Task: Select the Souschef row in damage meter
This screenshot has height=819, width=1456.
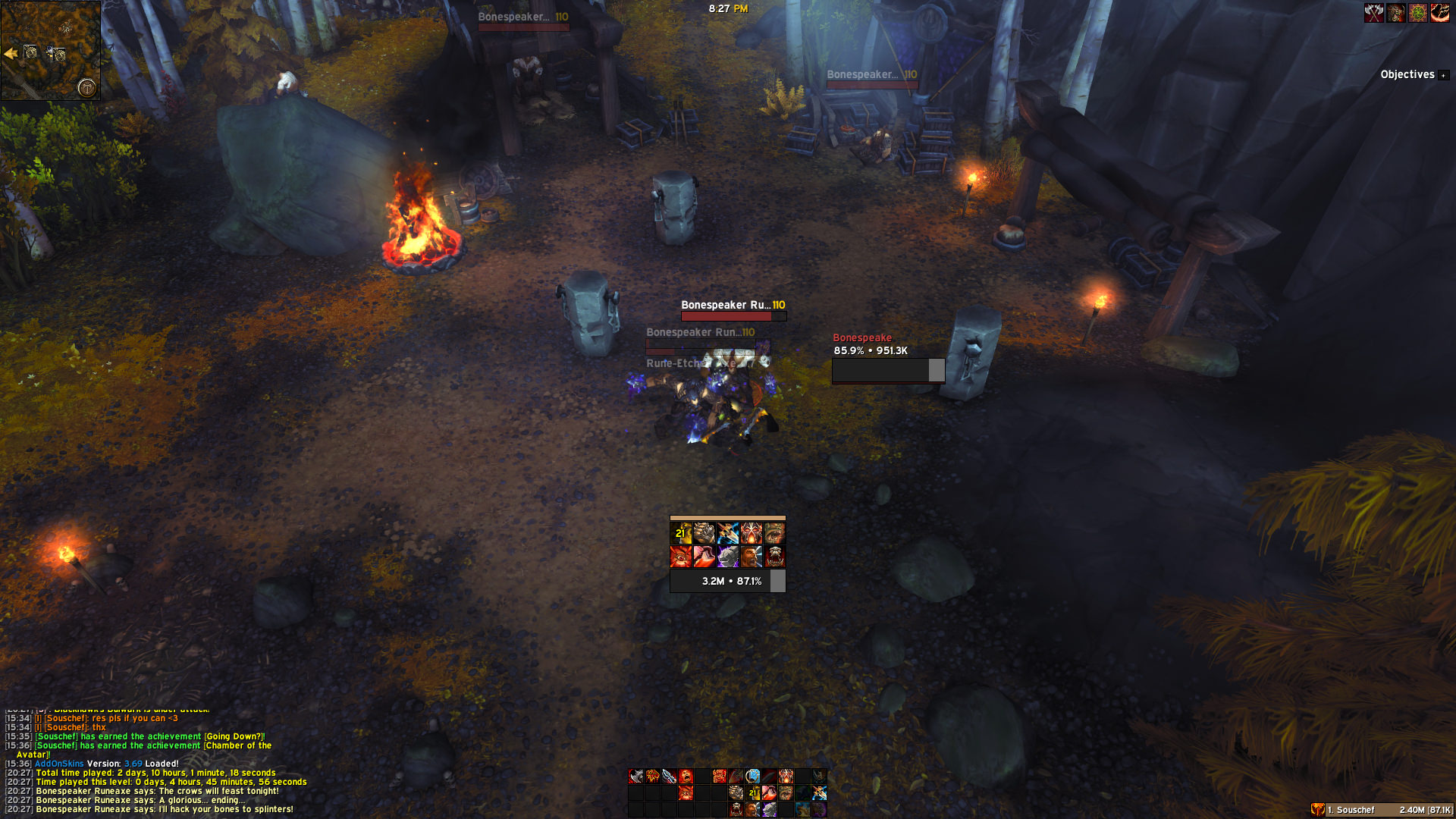Action: (x=1382, y=810)
